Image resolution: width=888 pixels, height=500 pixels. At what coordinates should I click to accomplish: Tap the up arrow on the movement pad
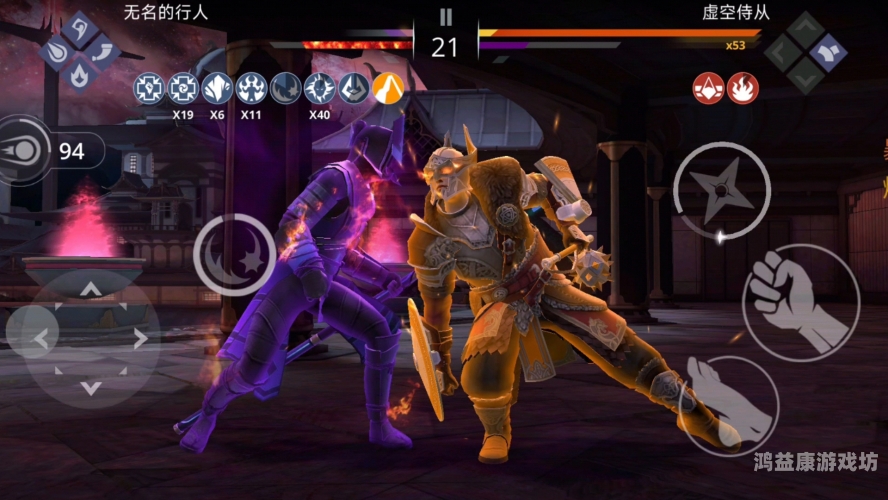90,290
